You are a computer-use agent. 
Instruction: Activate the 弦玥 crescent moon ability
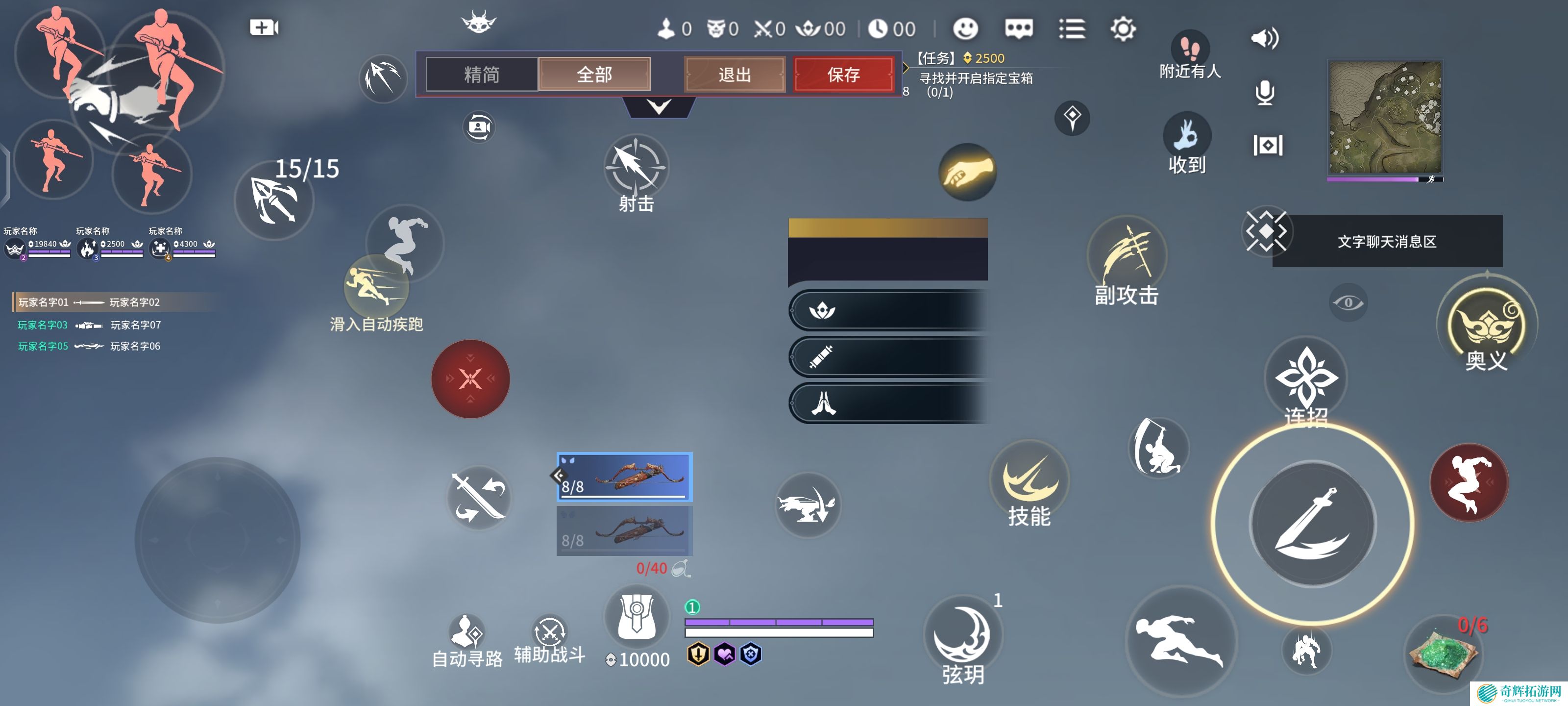(962, 636)
